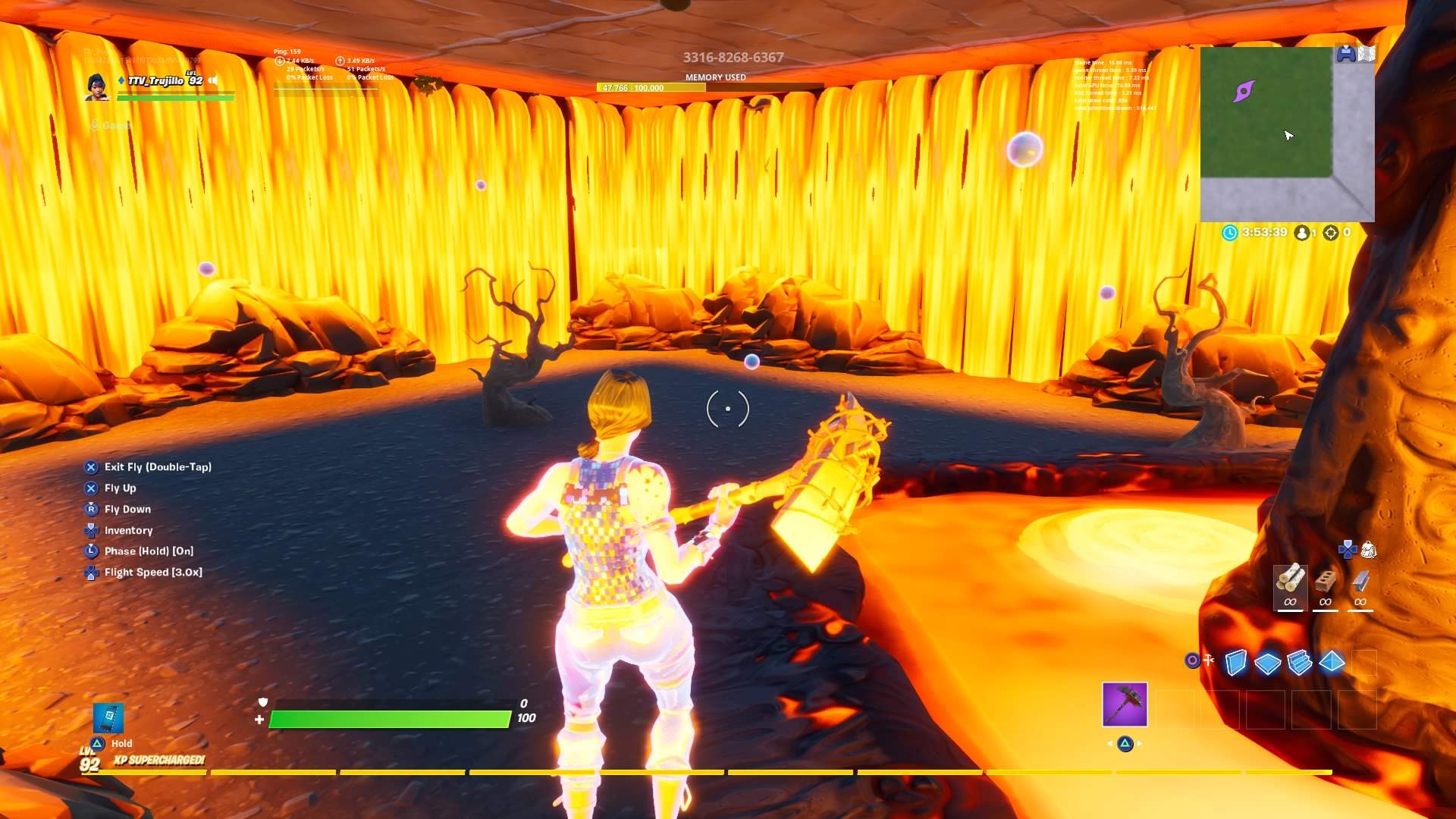Click the purple compass marker on minimap
The width and height of the screenshot is (1456, 819).
[1244, 91]
